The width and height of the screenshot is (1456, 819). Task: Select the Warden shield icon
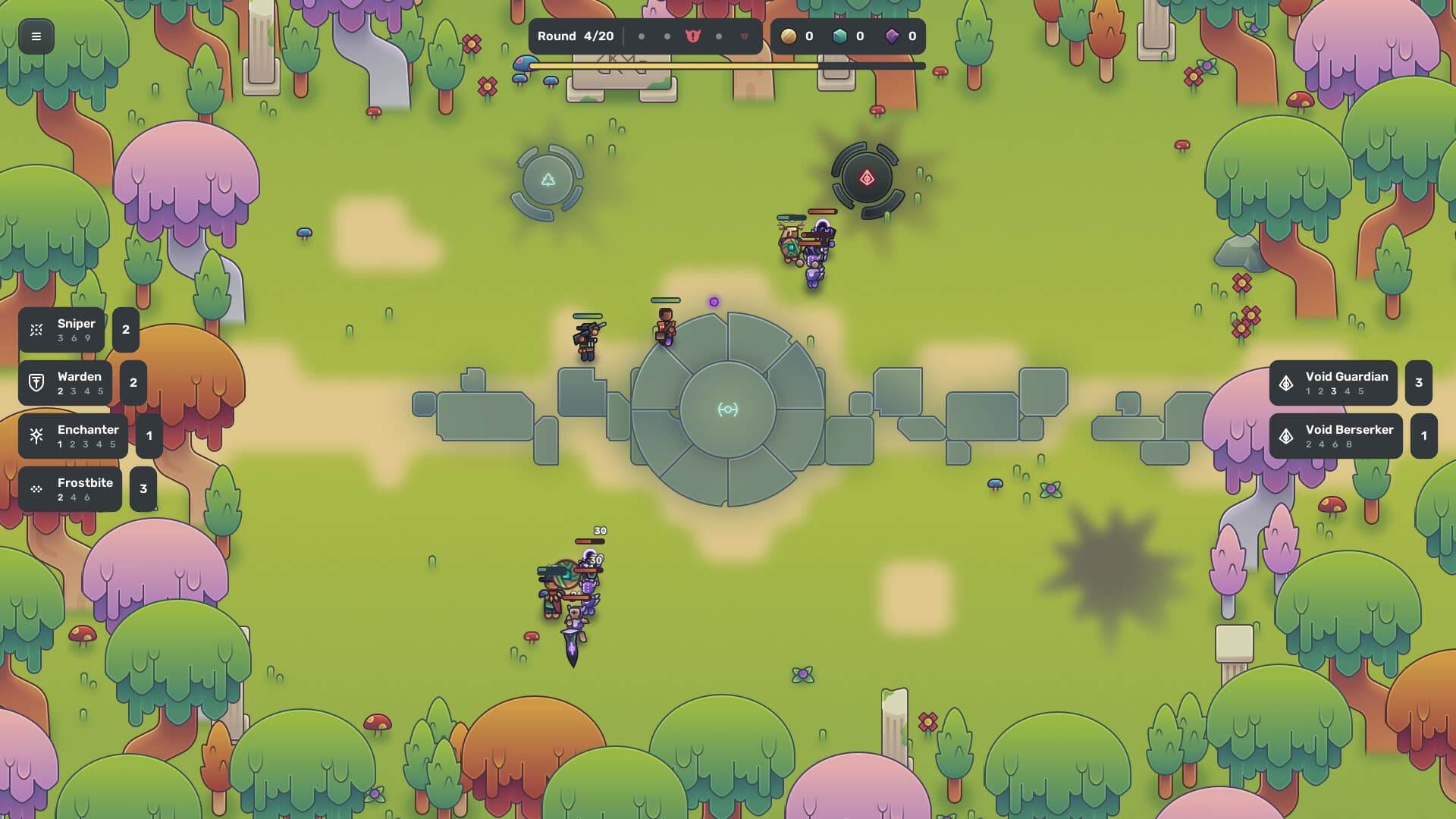36,383
